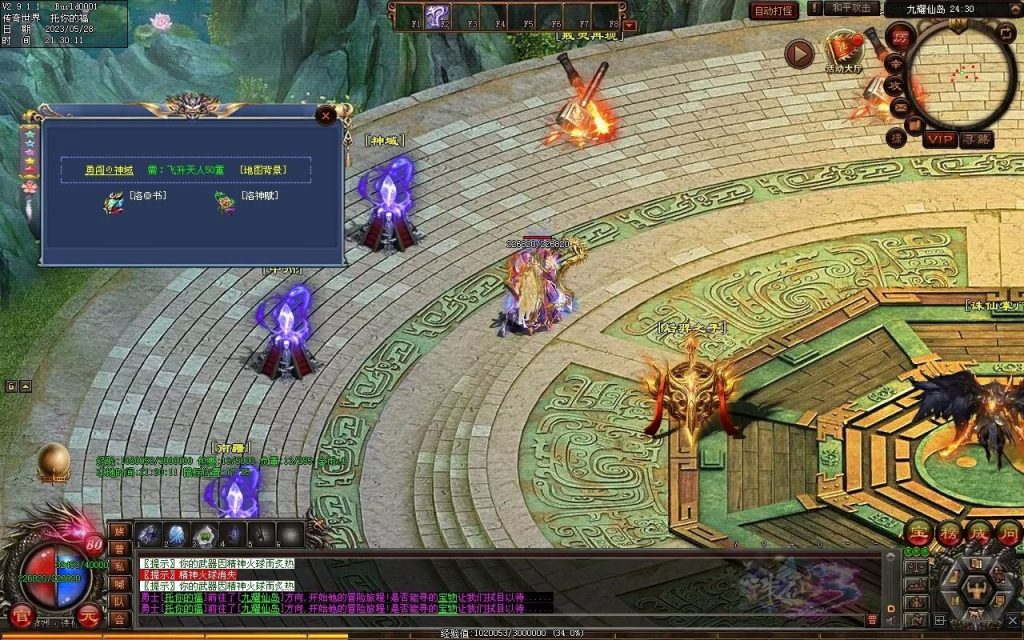Image resolution: width=1024 pixels, height=640 pixels.
Task: Click the 勇闯◎神域 link
Action: click(109, 170)
